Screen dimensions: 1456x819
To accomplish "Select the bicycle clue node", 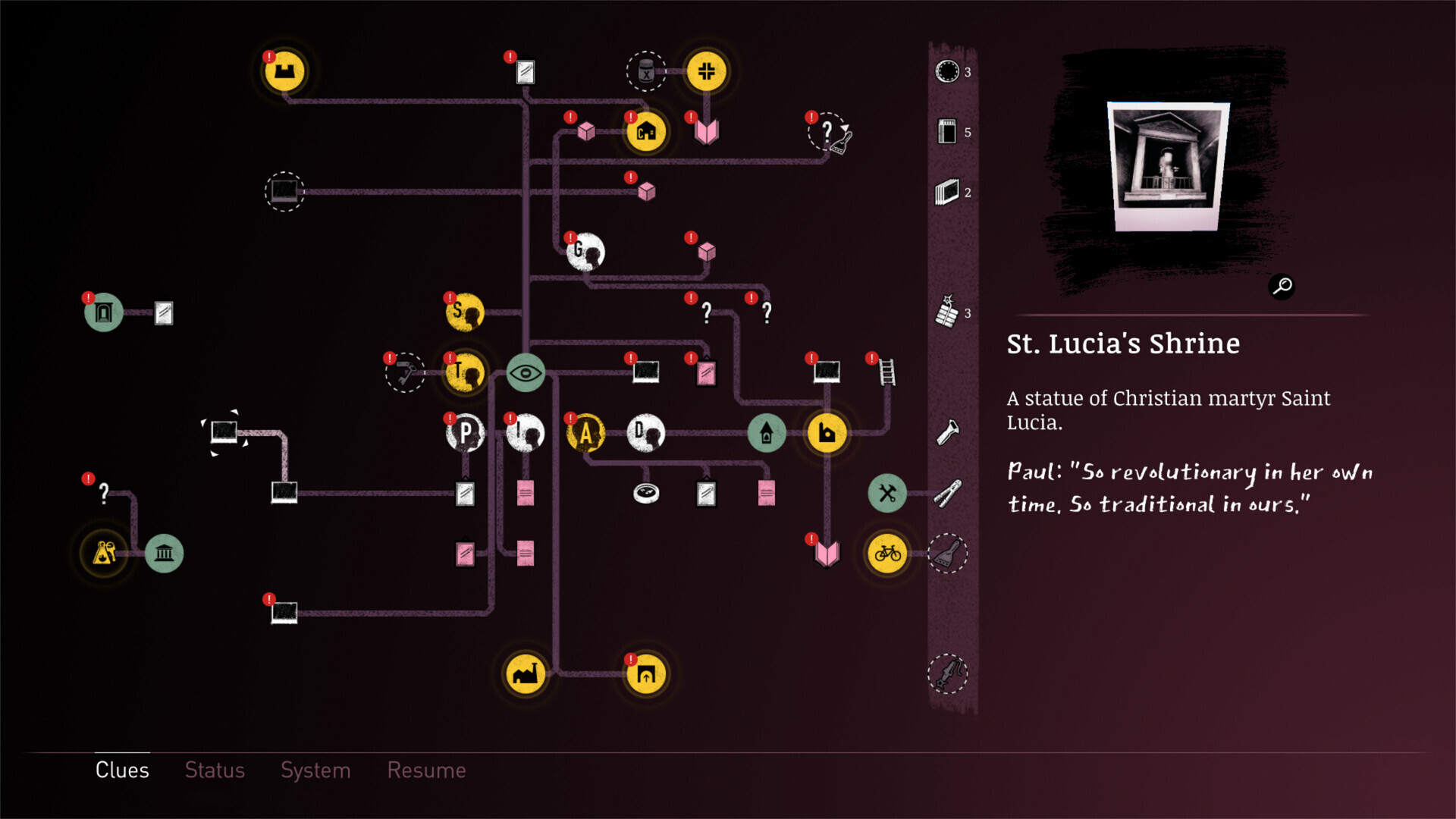I will coord(886,554).
